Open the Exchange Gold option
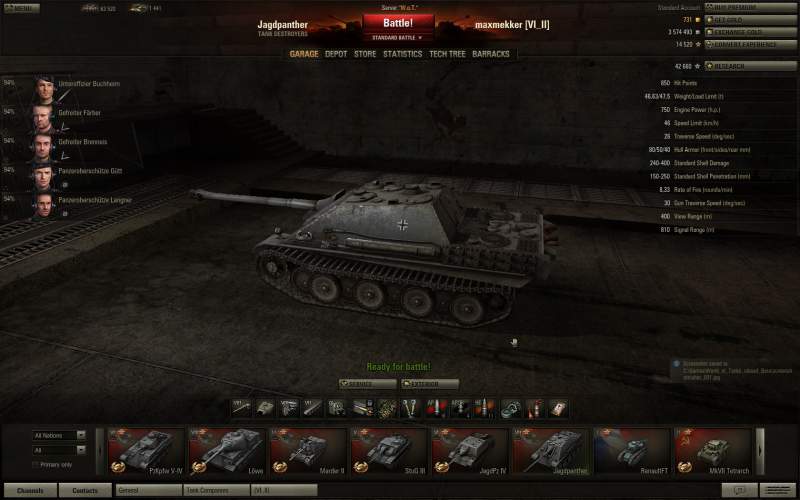The width and height of the screenshot is (800, 500). tap(751, 32)
